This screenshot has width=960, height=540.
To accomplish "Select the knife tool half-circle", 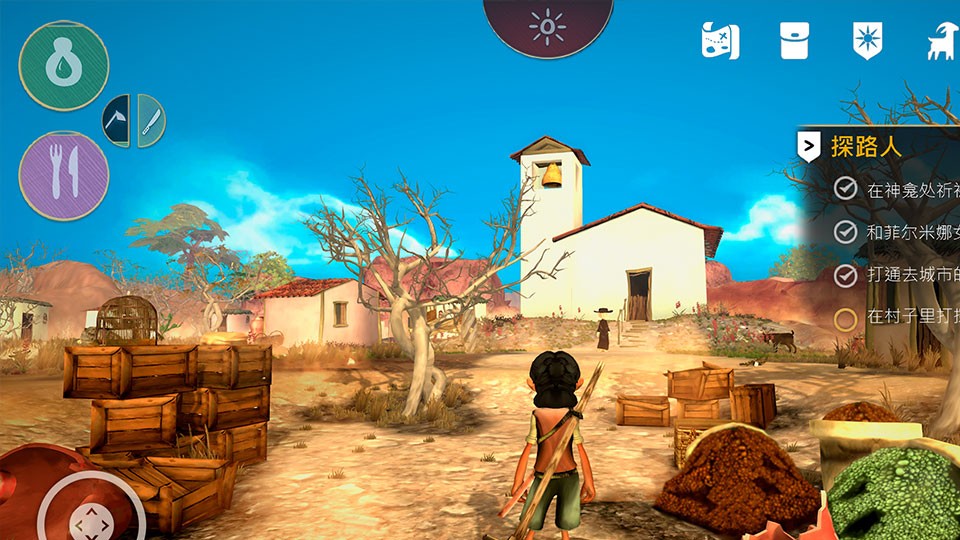I will pos(150,121).
